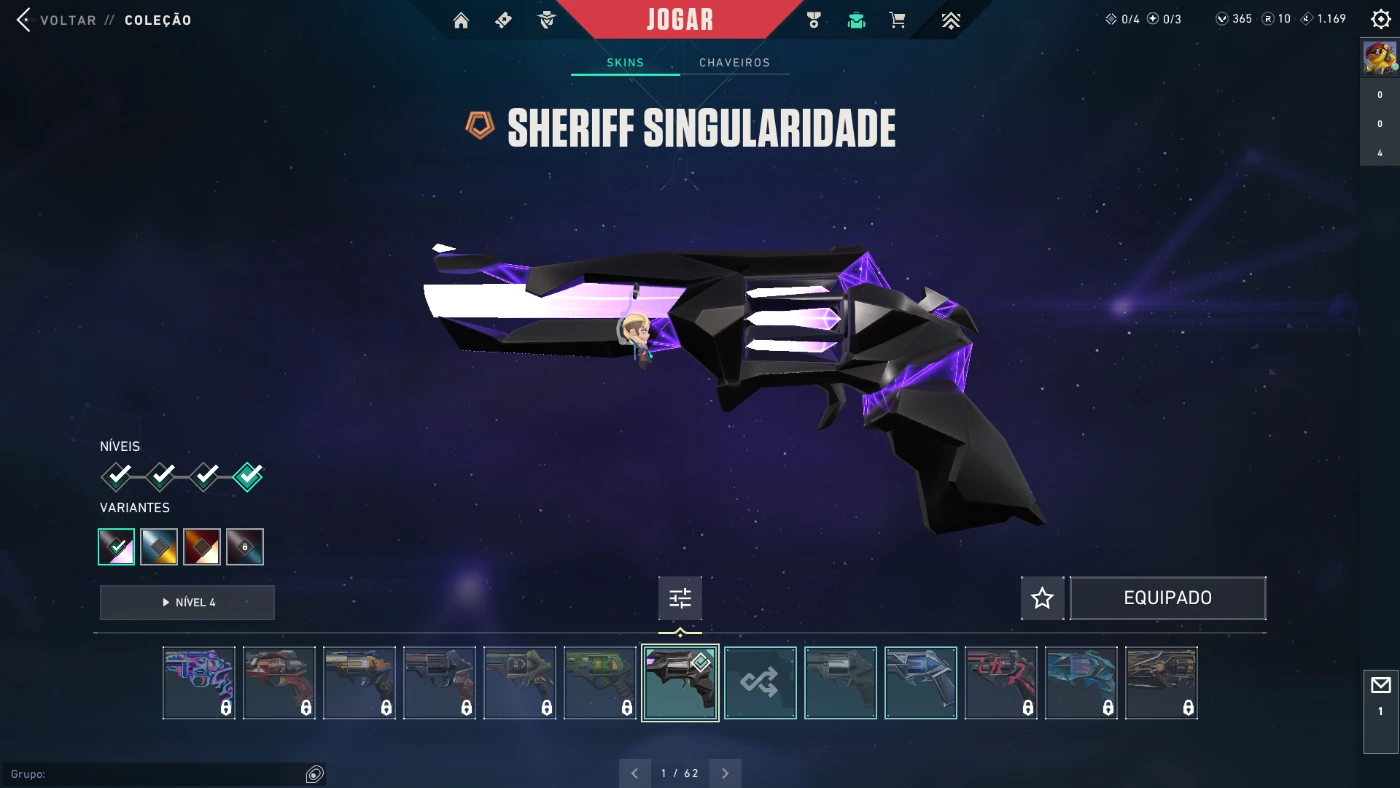Play the Nível 4 preview
The height and width of the screenshot is (788, 1400).
pyautogui.click(x=187, y=602)
